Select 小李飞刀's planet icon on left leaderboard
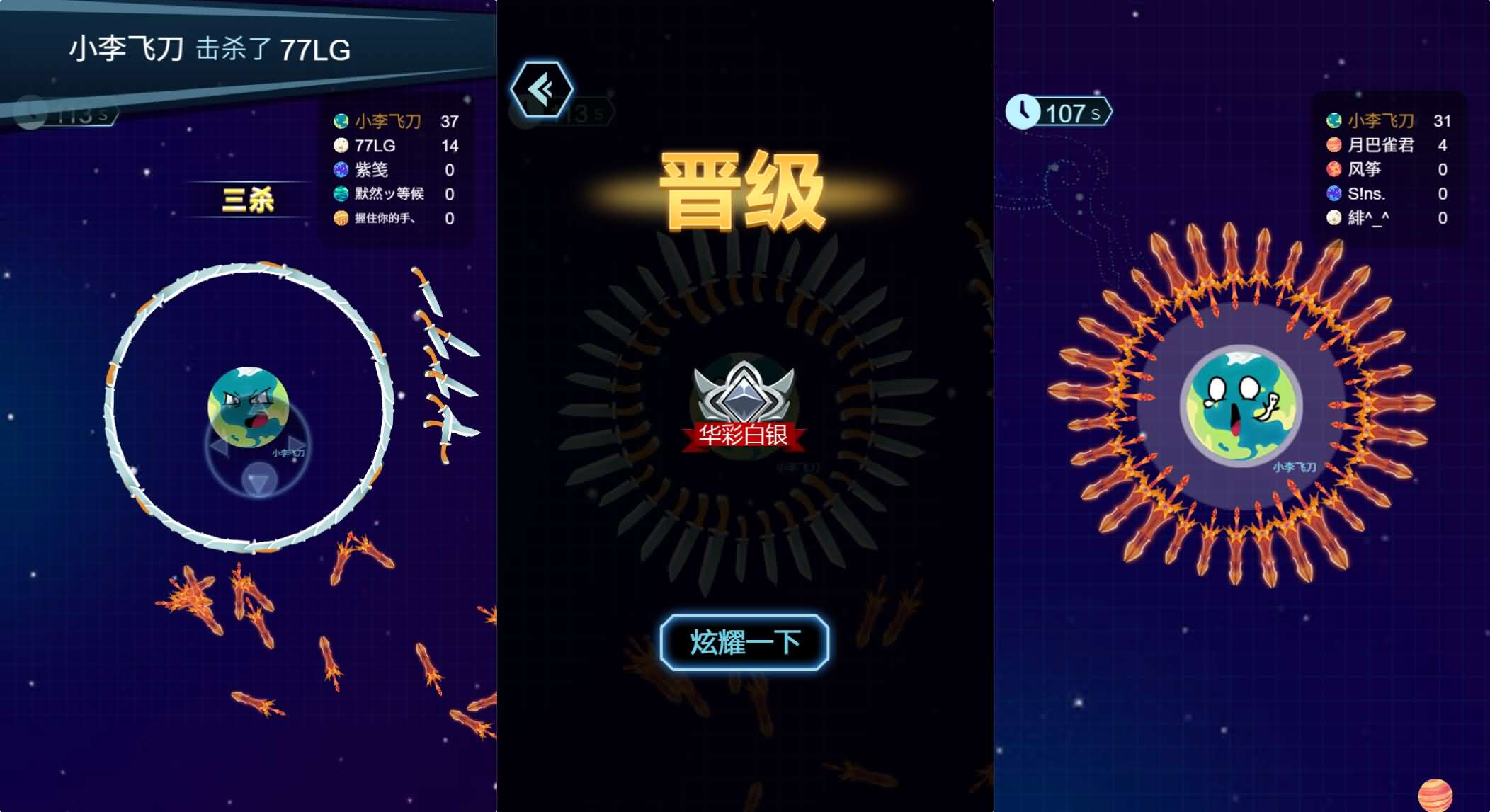This screenshot has width=1490, height=812. 340,122
